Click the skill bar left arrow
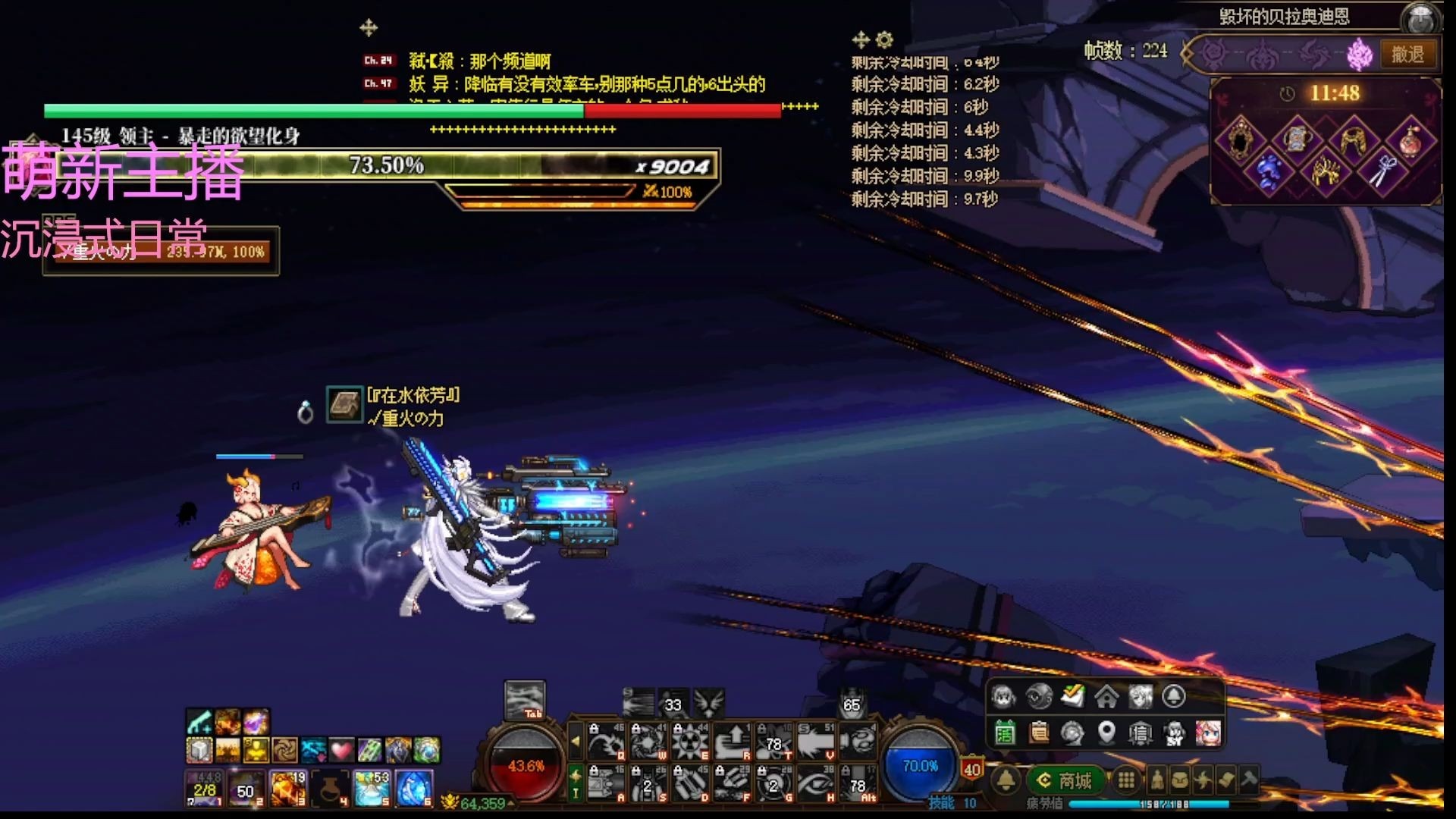1456x819 pixels. coord(576,741)
